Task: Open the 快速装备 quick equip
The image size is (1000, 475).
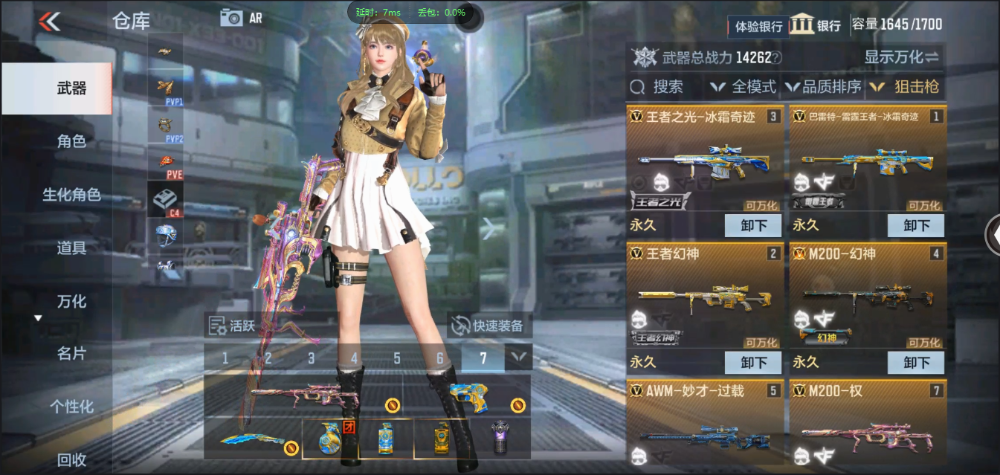Action: [490, 325]
